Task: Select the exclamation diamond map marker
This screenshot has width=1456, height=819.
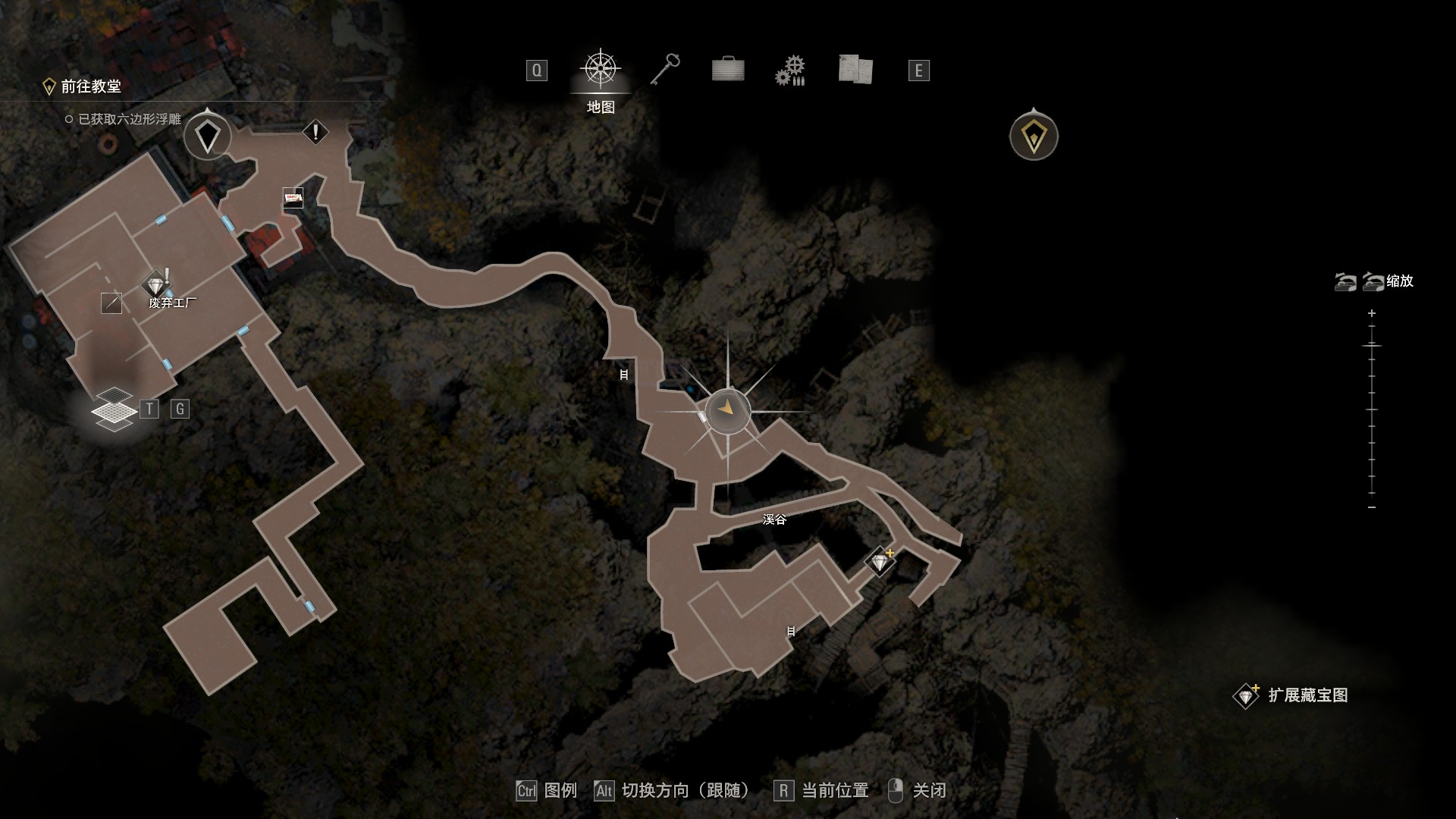Action: (315, 133)
